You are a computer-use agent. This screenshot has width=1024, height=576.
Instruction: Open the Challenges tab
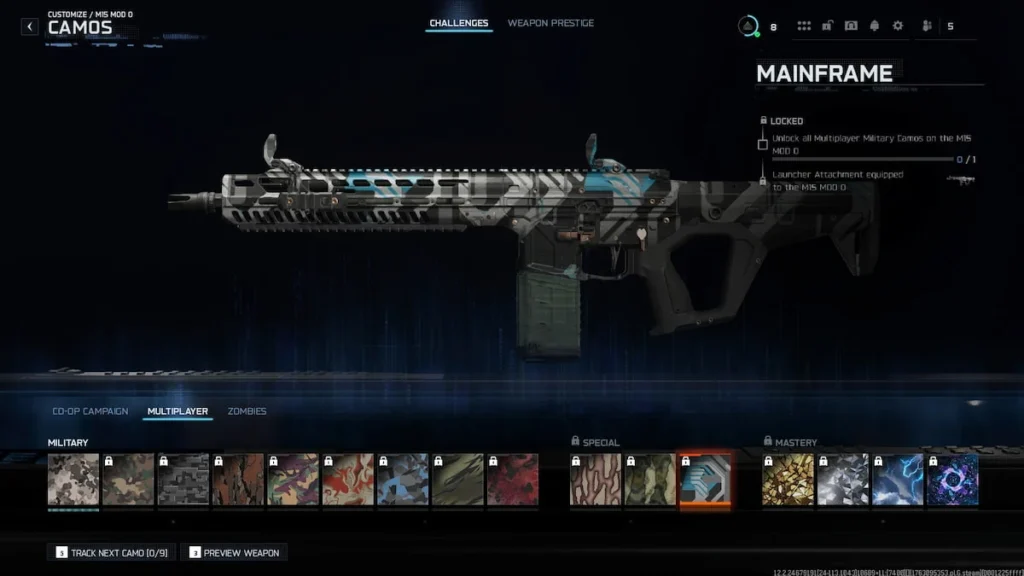tap(459, 23)
